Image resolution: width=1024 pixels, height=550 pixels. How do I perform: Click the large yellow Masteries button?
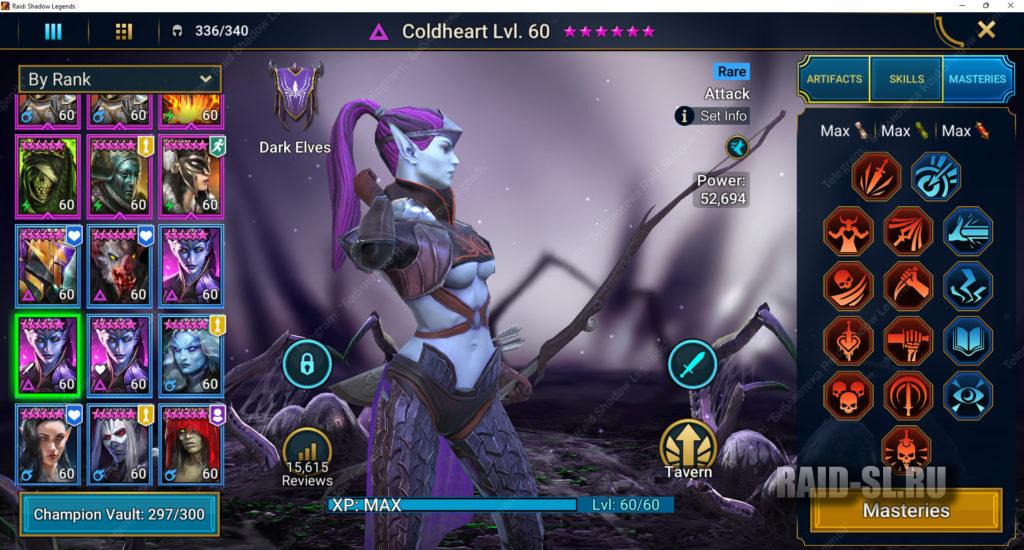(905, 510)
